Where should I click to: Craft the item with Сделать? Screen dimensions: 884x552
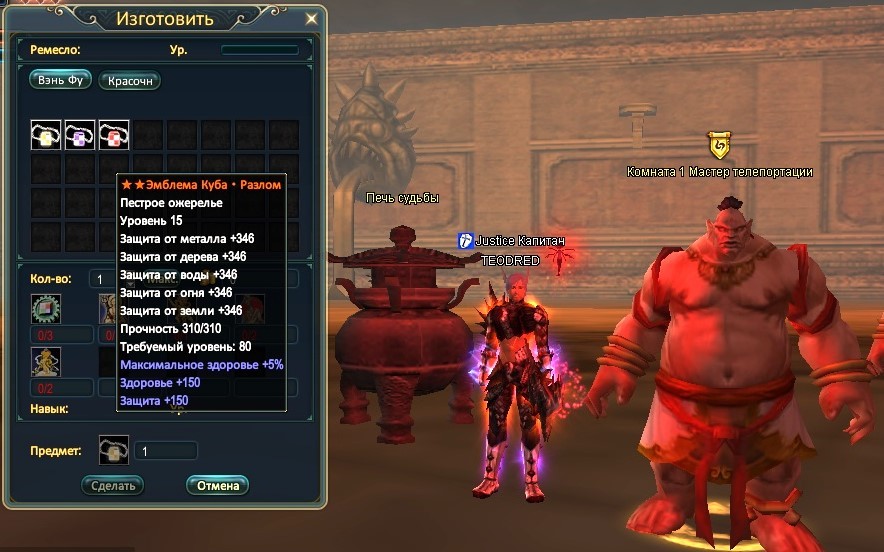point(112,485)
